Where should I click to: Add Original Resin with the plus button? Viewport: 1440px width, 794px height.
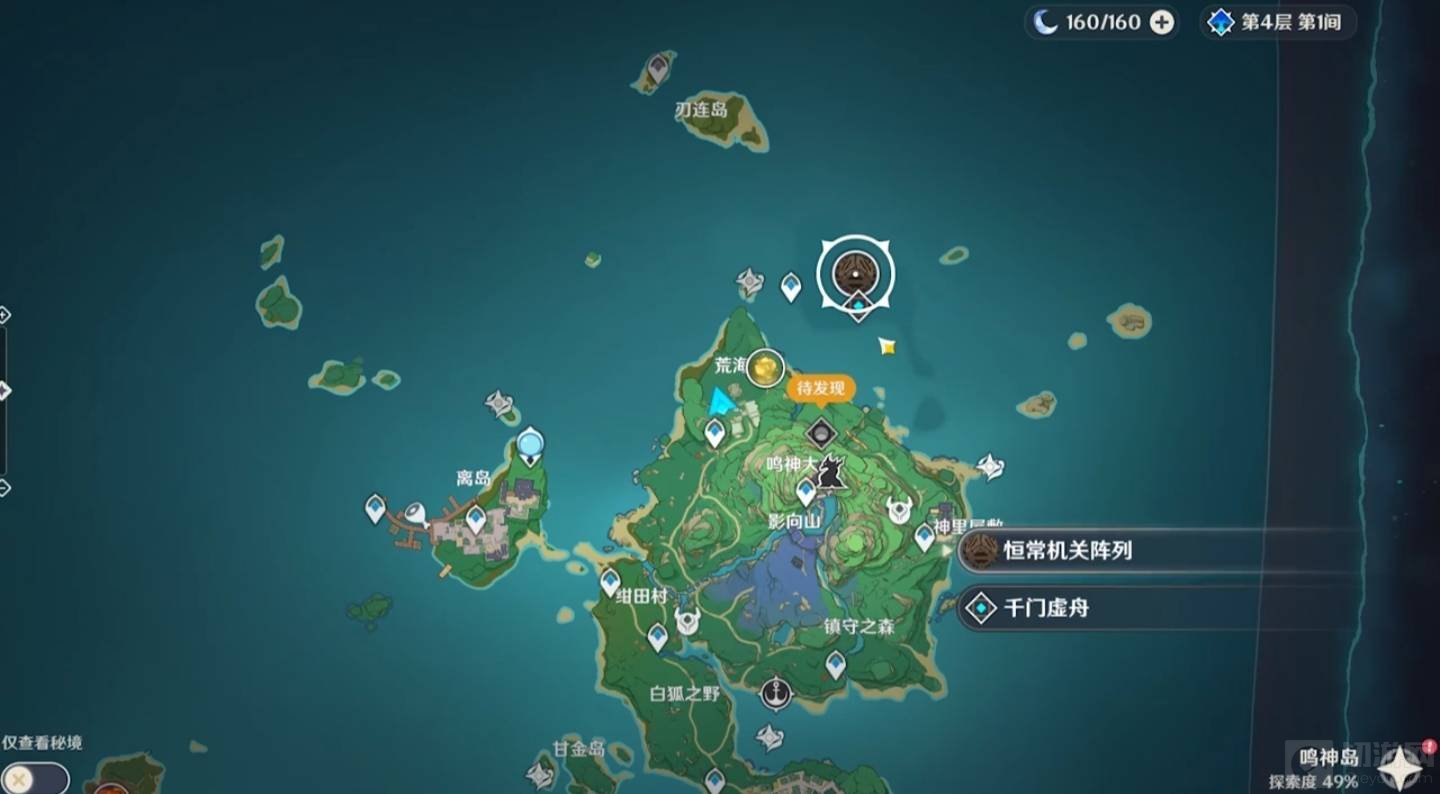[x=1161, y=22]
